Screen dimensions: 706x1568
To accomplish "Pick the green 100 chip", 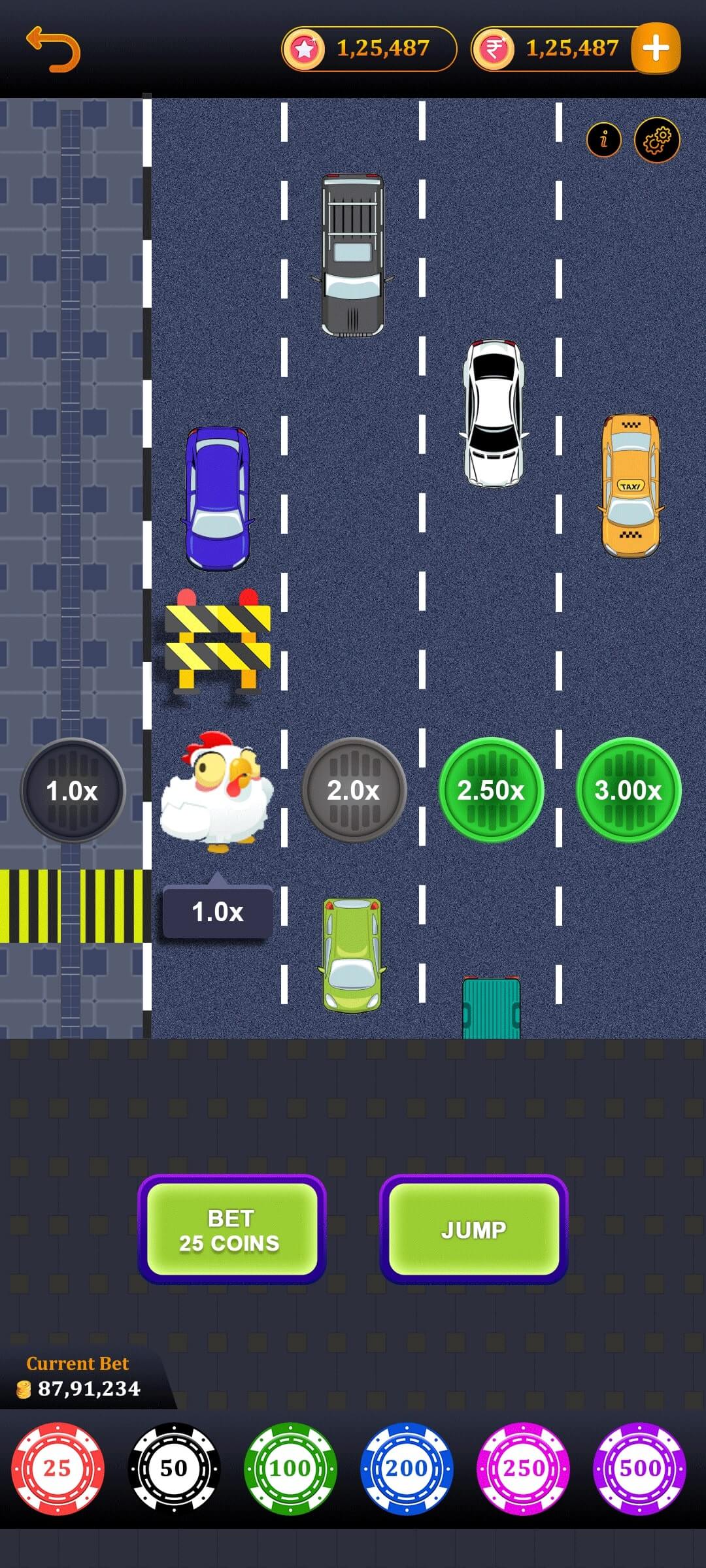I will click(x=290, y=1469).
